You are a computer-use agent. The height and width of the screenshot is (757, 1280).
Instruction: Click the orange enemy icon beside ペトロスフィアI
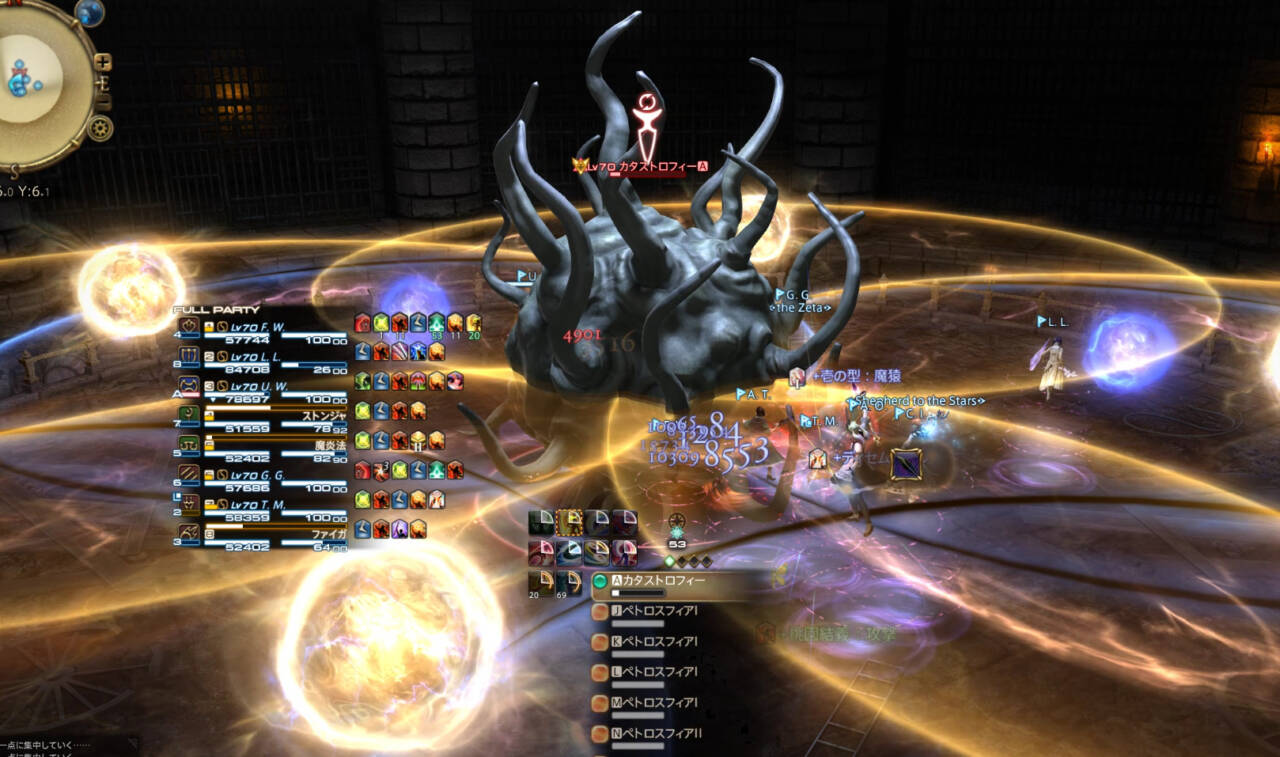click(600, 611)
